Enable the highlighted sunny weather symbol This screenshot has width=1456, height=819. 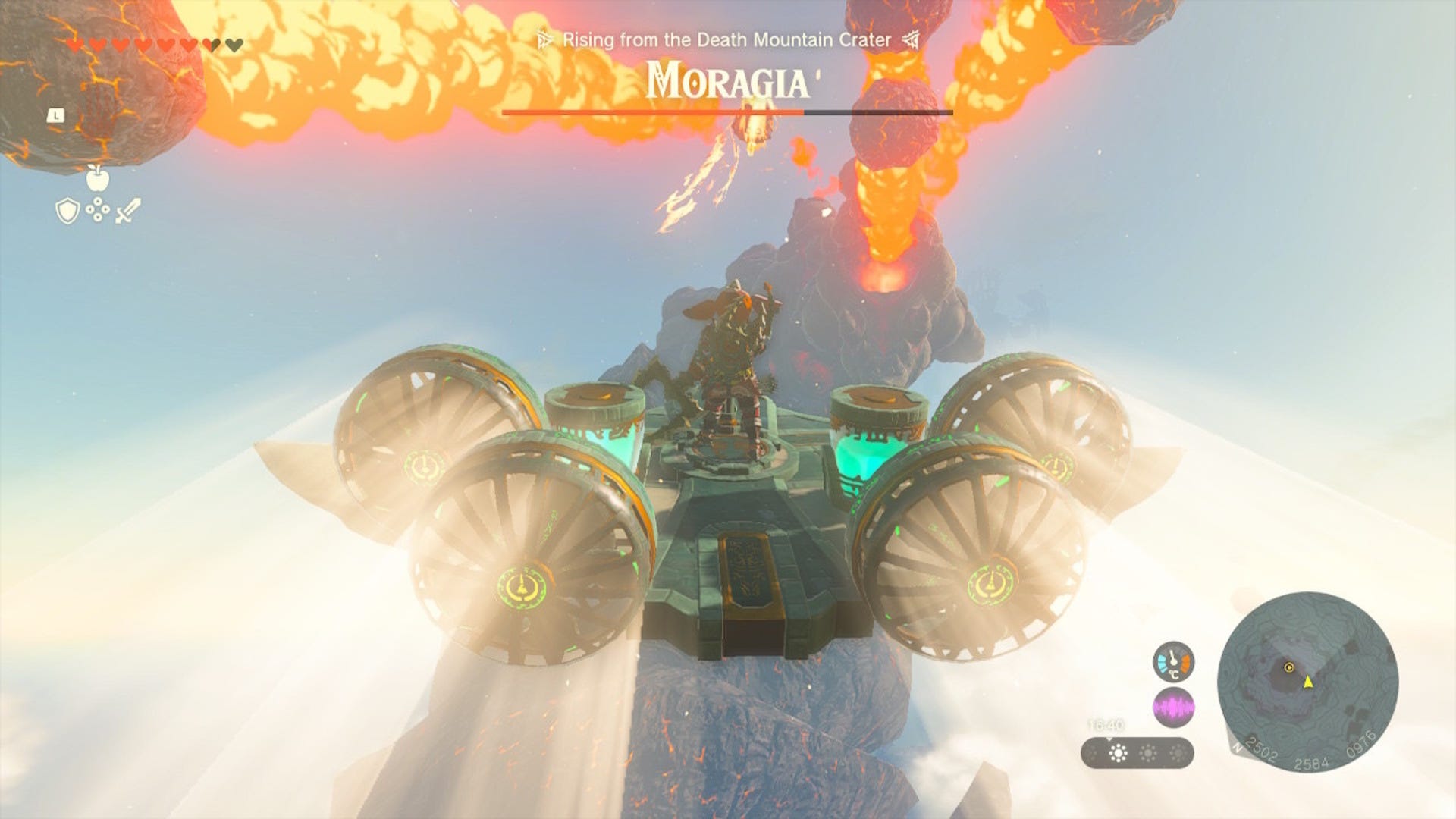(x=1118, y=752)
